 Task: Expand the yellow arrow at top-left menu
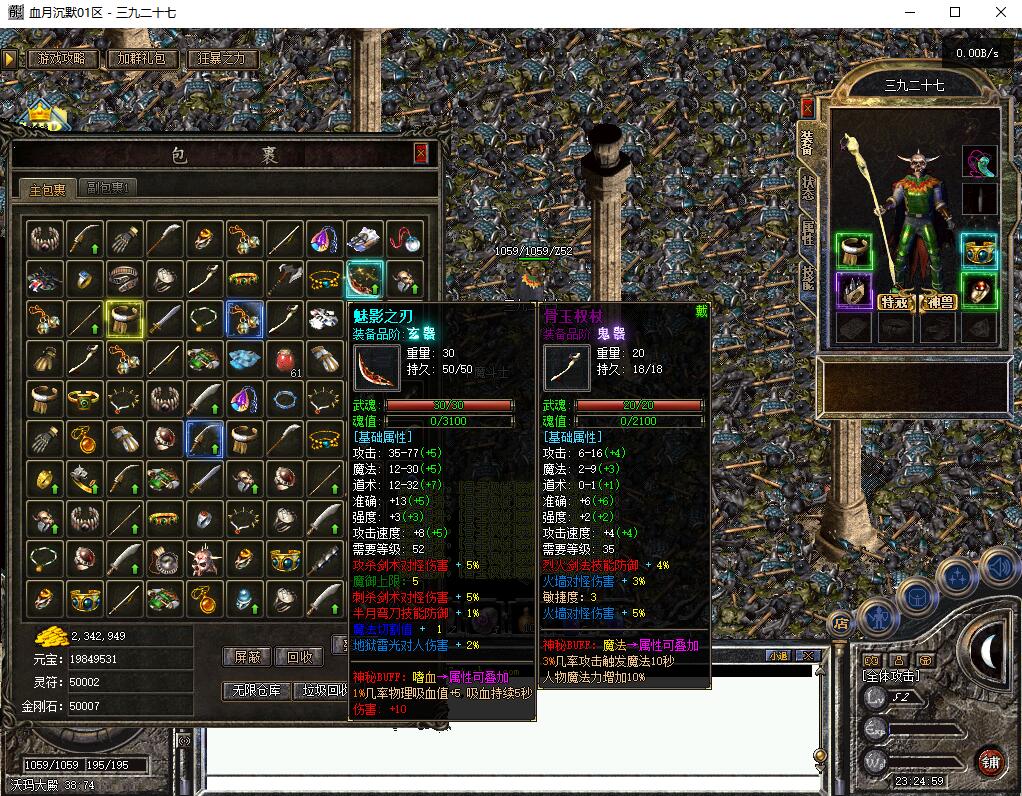coord(10,58)
